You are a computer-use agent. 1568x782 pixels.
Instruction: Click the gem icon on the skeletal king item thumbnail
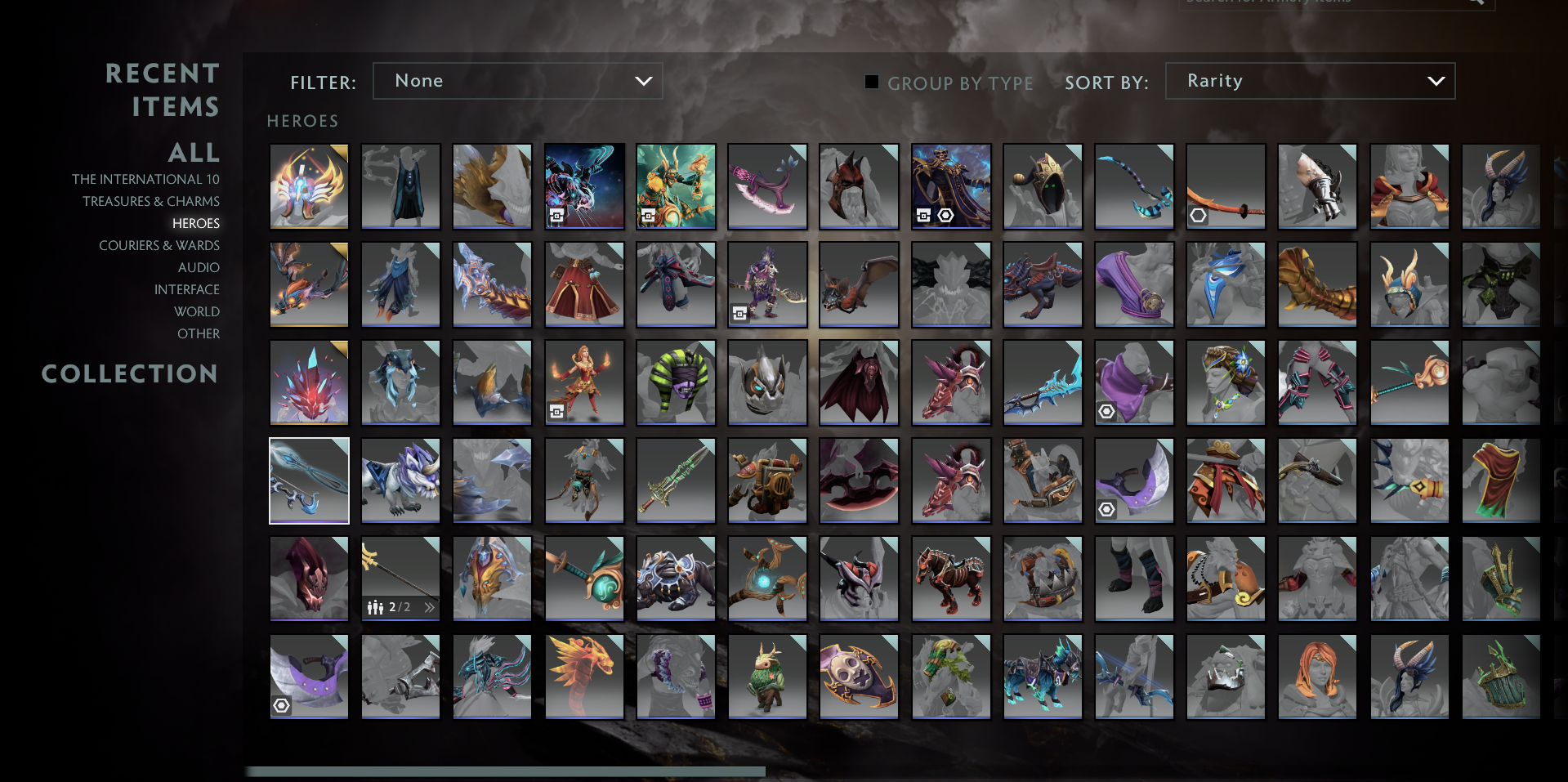pos(946,214)
